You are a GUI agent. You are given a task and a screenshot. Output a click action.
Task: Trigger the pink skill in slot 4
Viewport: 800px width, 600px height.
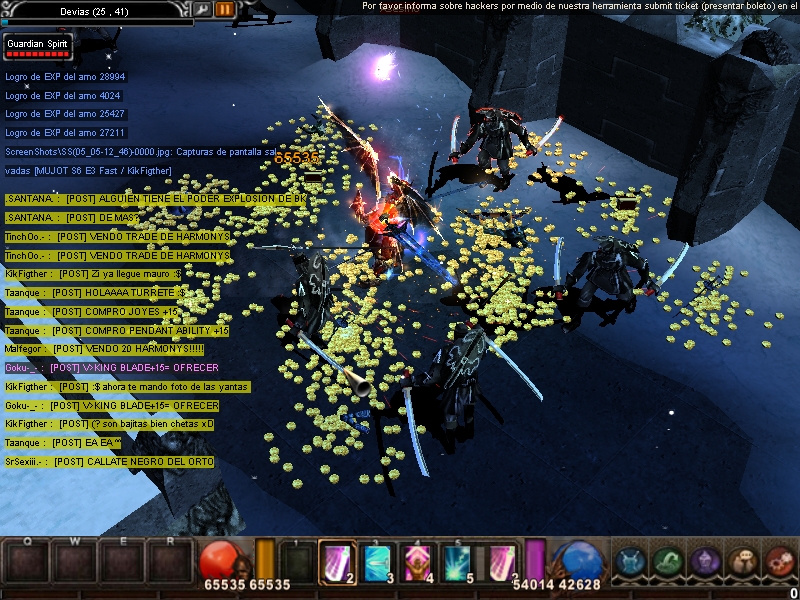[x=416, y=562]
